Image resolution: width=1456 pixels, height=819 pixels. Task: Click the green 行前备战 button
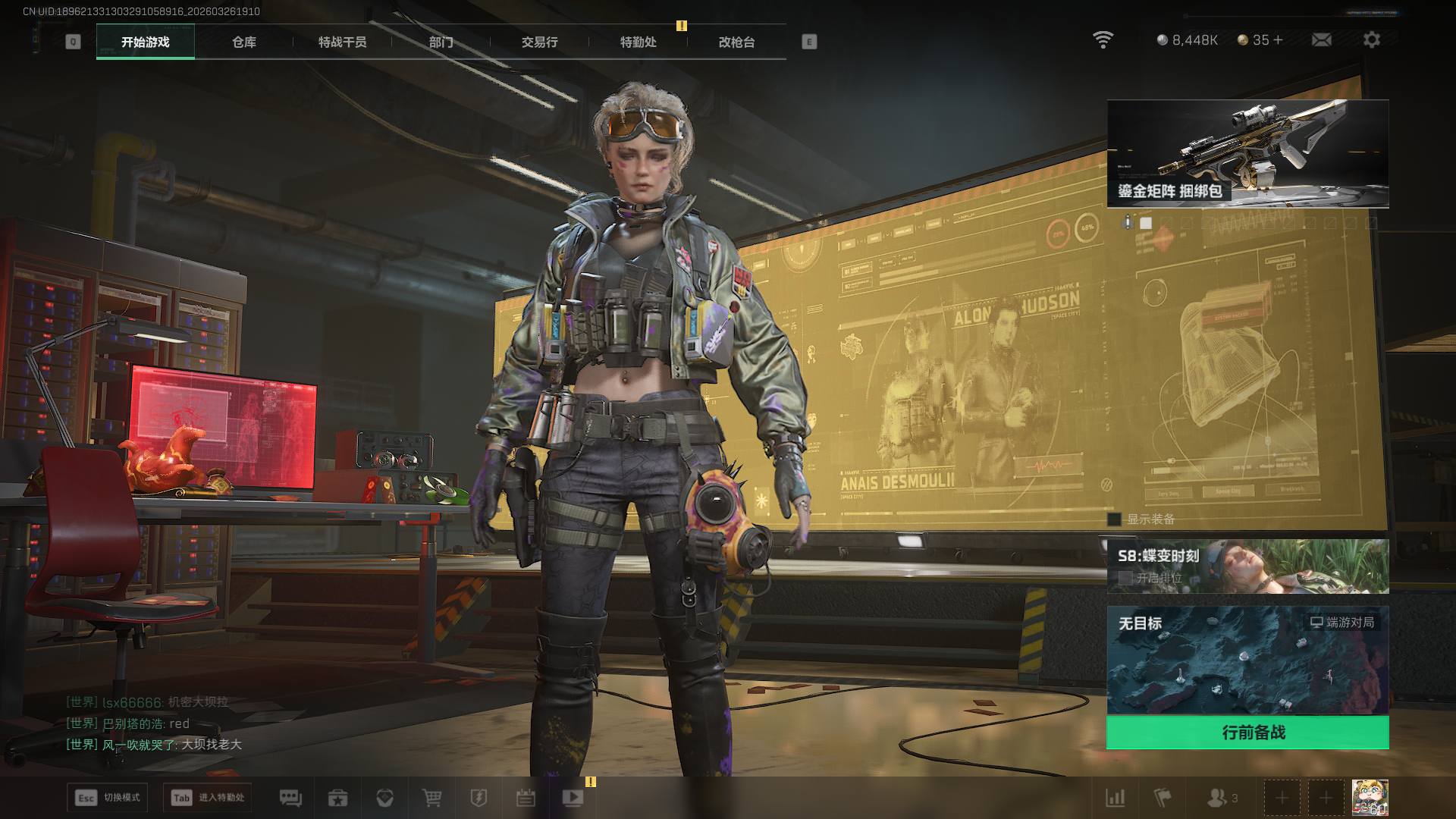pyautogui.click(x=1247, y=733)
